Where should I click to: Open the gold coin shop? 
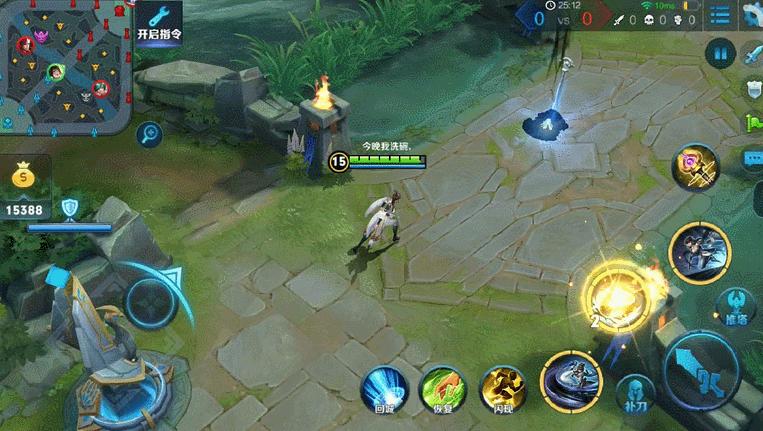pyautogui.click(x=24, y=177)
